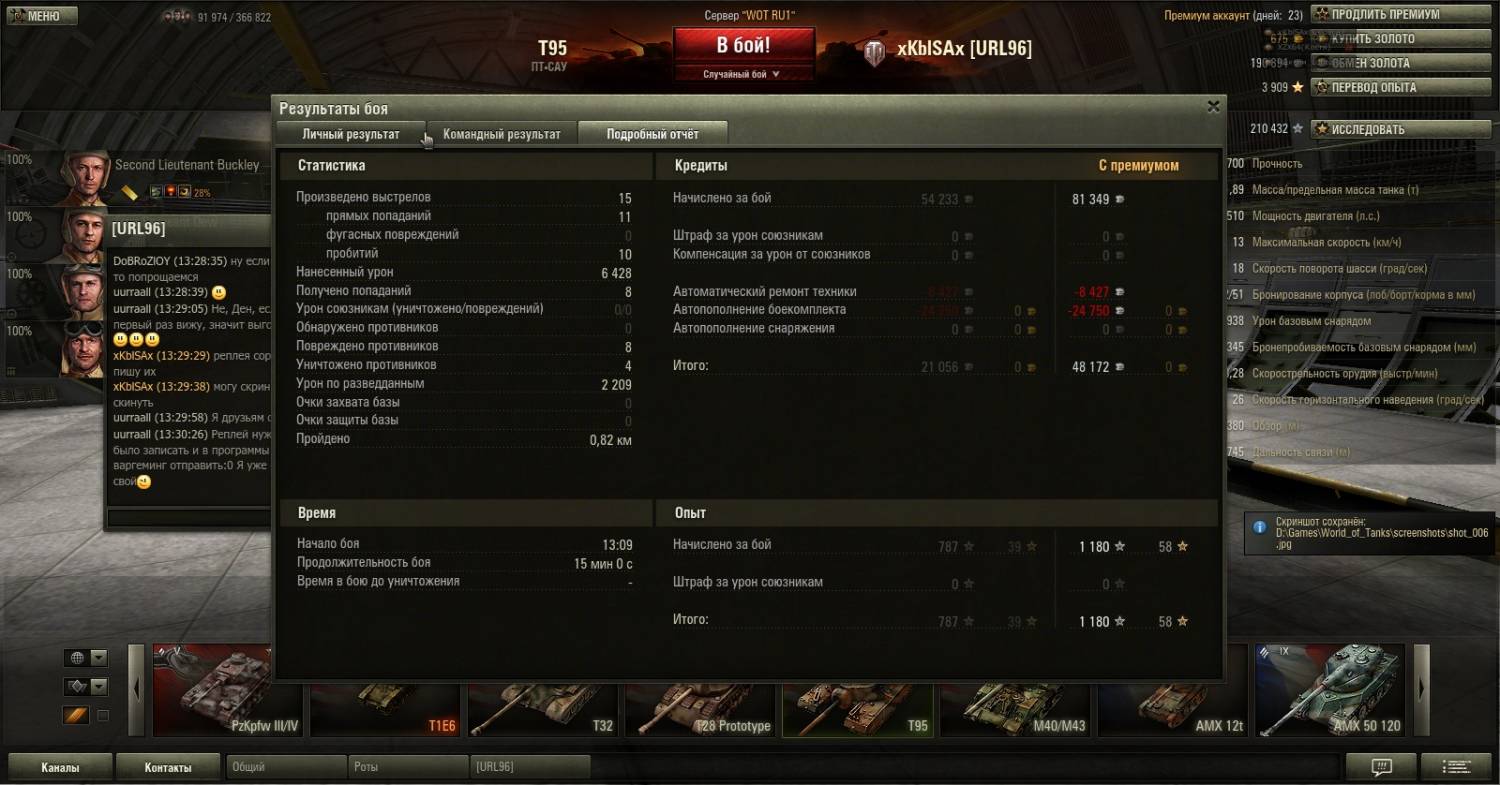Select PzKpfw III/IV tank in carousel
The height and width of the screenshot is (785, 1500).
coord(227,690)
